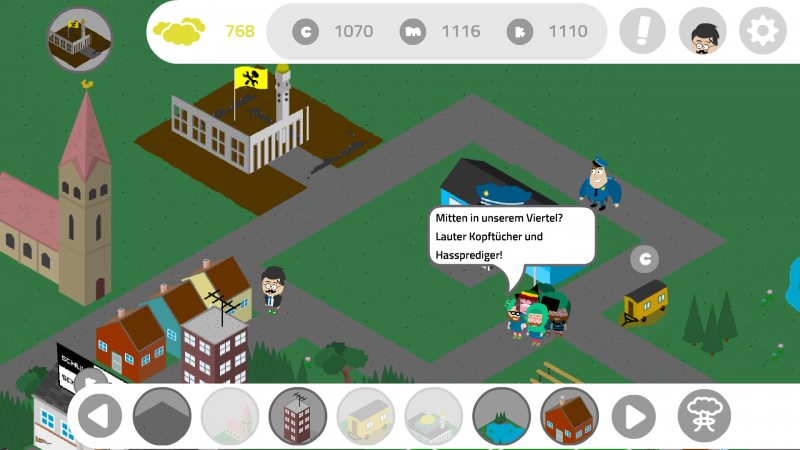Choose the red brick house
Image resolution: width=800 pixels, height=450 pixels.
click(570, 415)
